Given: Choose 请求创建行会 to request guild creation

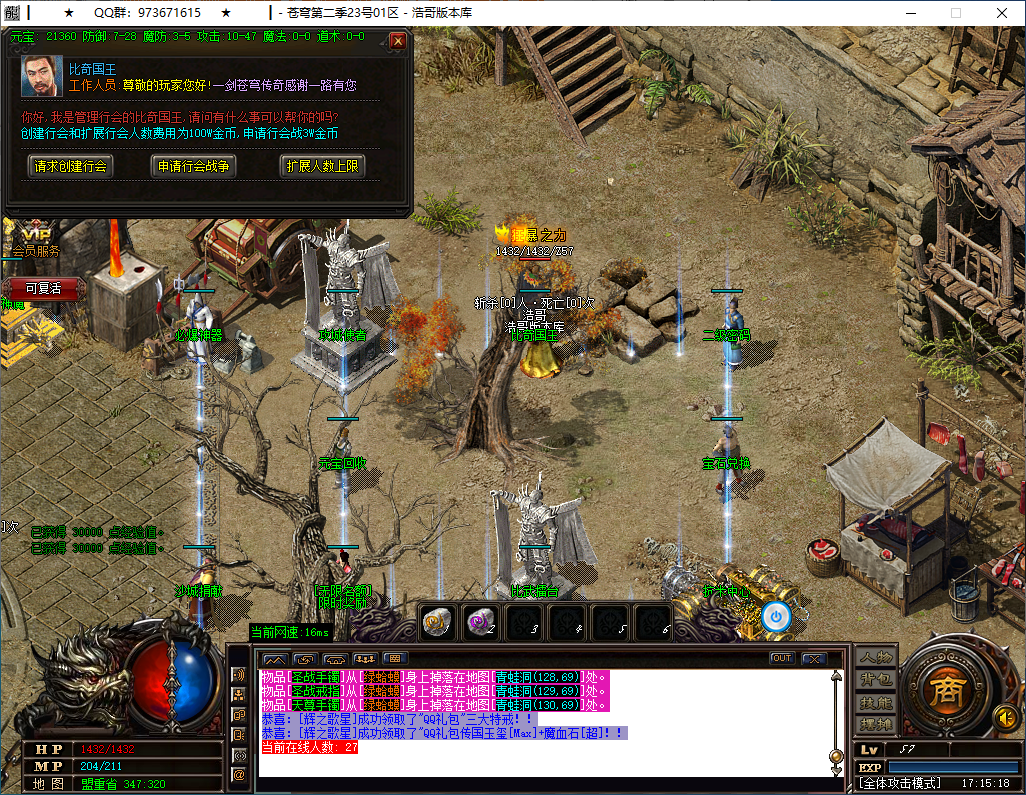Looking at the screenshot, I should [70, 166].
